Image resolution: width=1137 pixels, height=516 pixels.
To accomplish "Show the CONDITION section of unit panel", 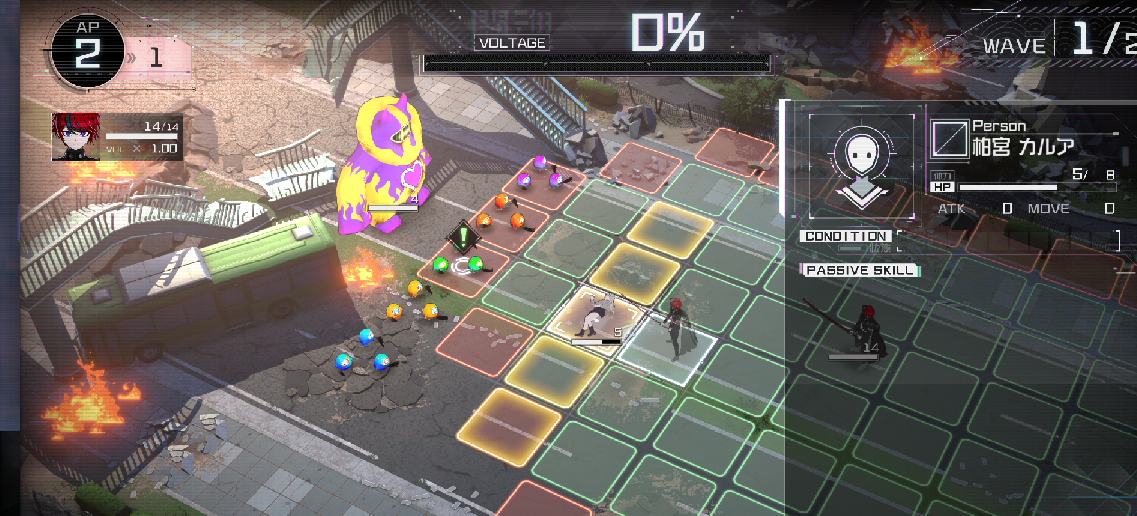I will [845, 237].
